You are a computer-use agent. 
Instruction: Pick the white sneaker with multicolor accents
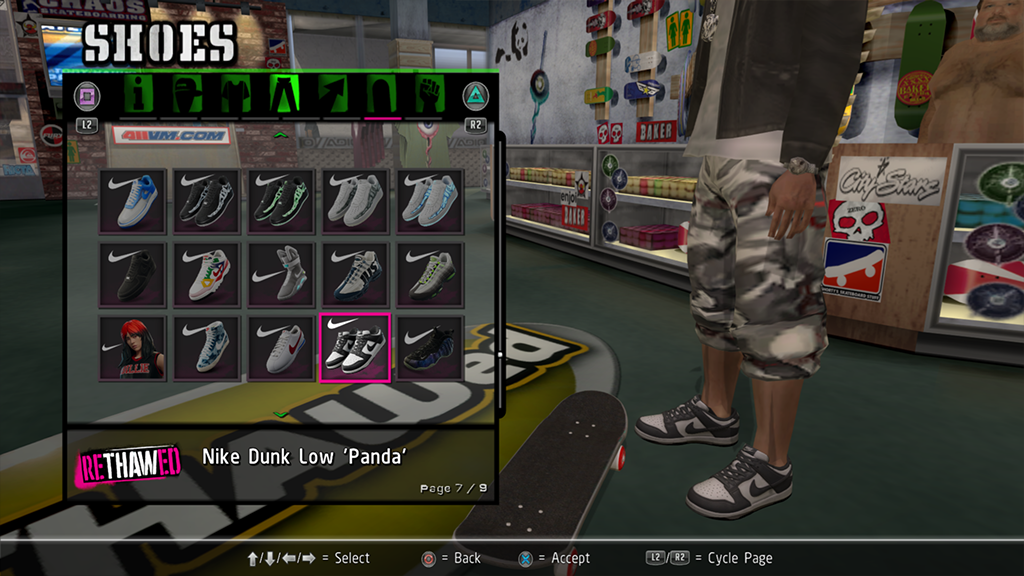pos(207,274)
